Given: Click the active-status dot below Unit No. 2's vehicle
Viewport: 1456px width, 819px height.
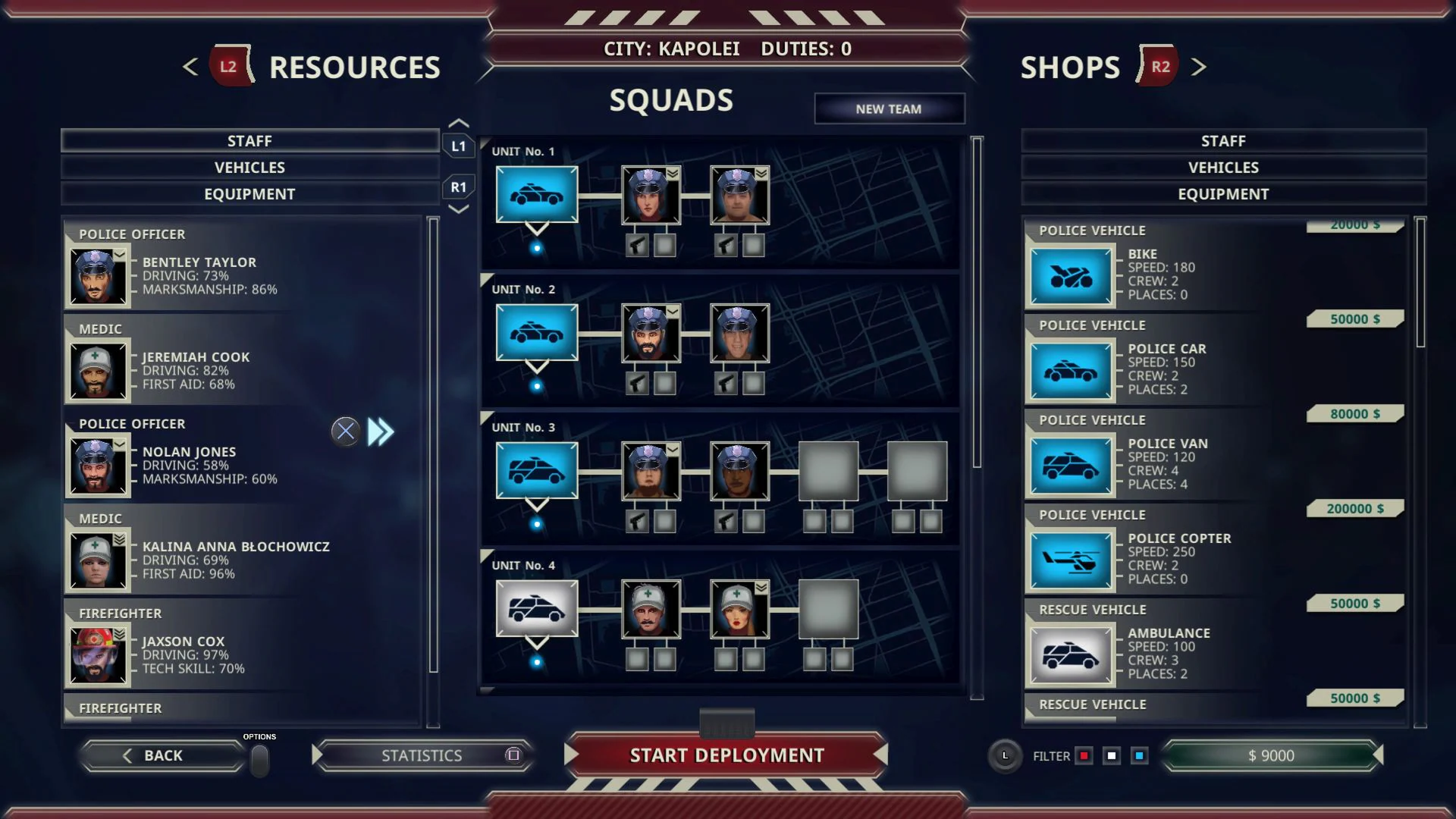Looking at the screenshot, I should (x=538, y=385).
